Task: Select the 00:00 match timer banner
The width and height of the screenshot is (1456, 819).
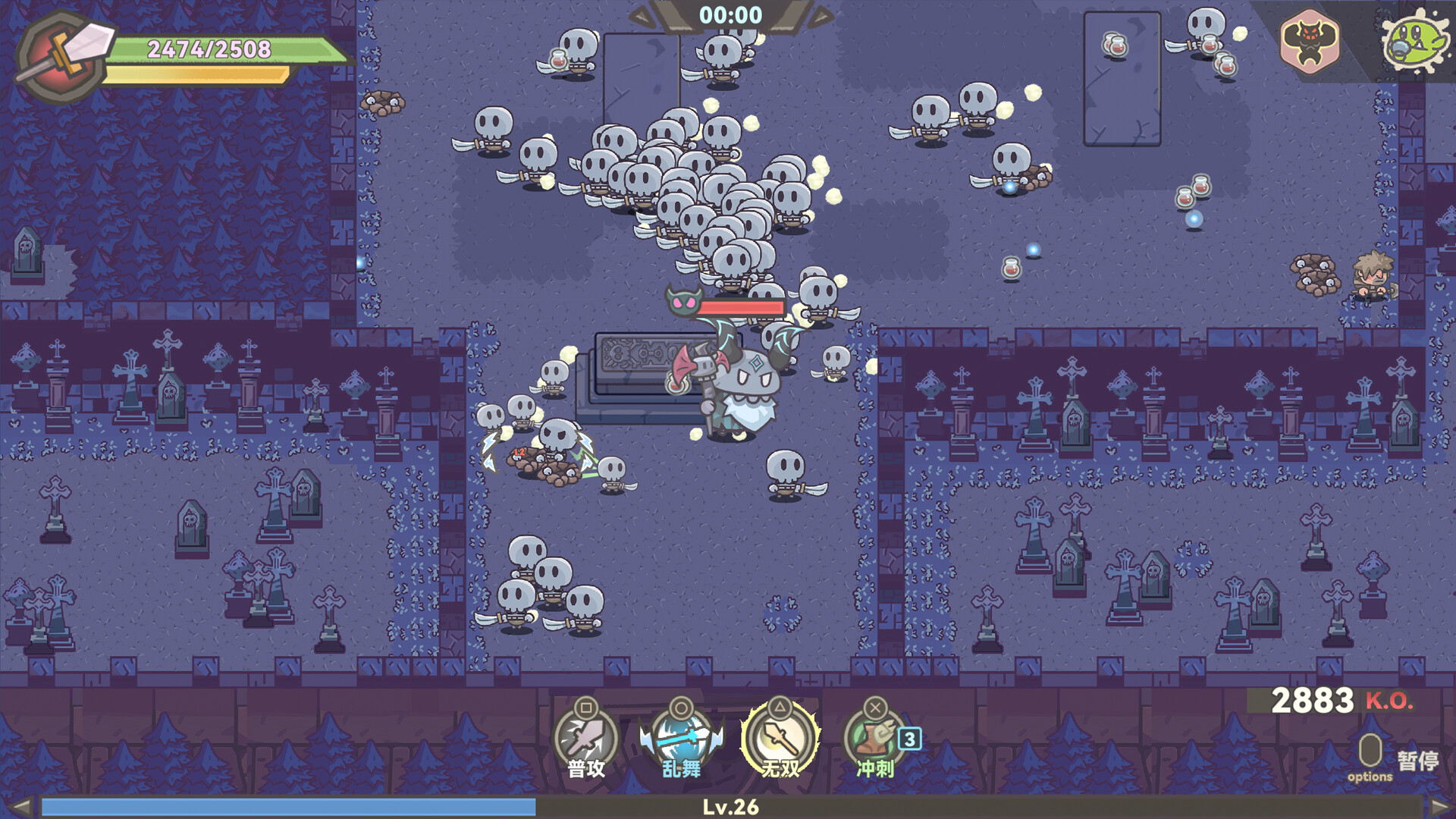Action: [732, 14]
